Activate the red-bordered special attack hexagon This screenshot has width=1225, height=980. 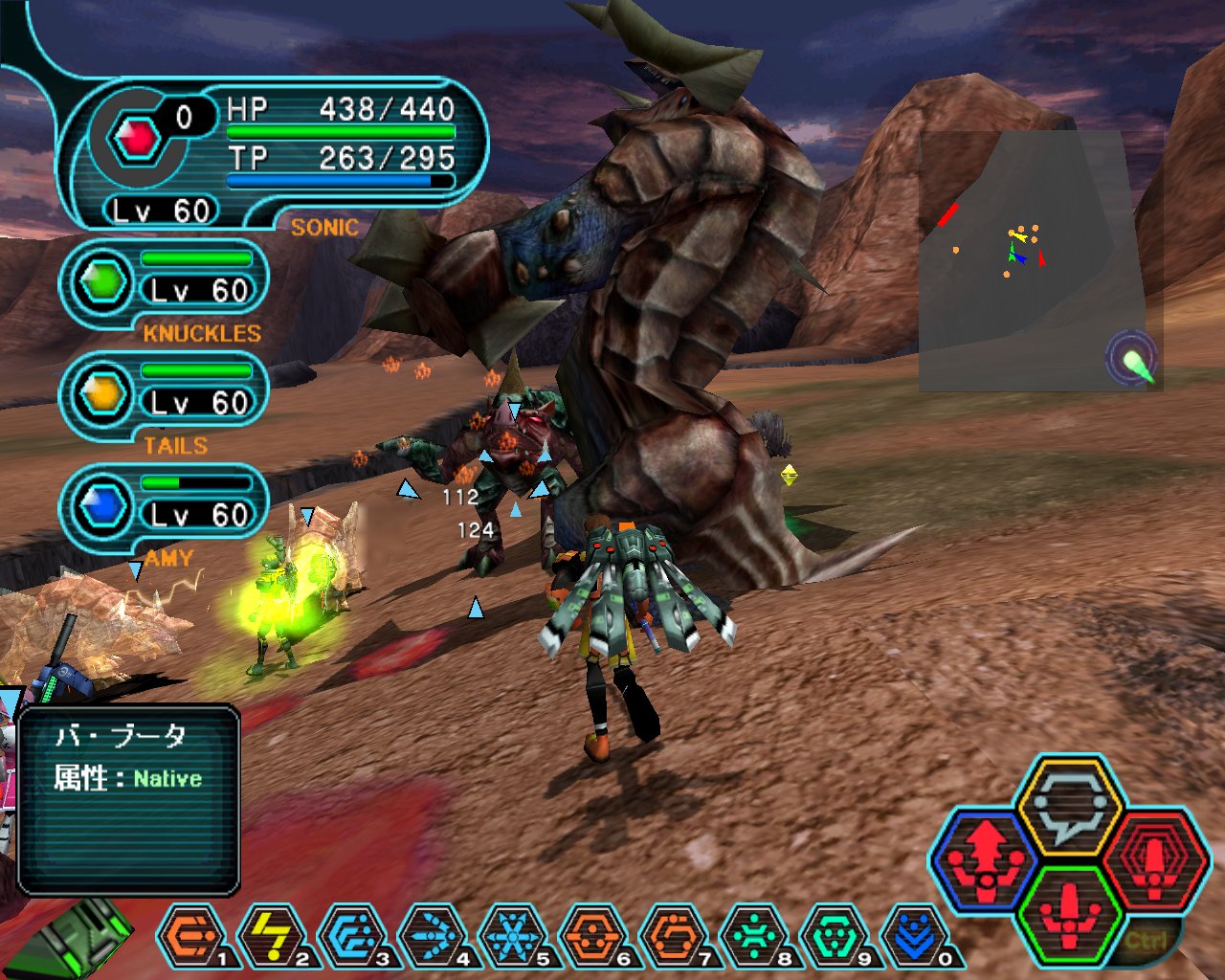click(x=1155, y=857)
